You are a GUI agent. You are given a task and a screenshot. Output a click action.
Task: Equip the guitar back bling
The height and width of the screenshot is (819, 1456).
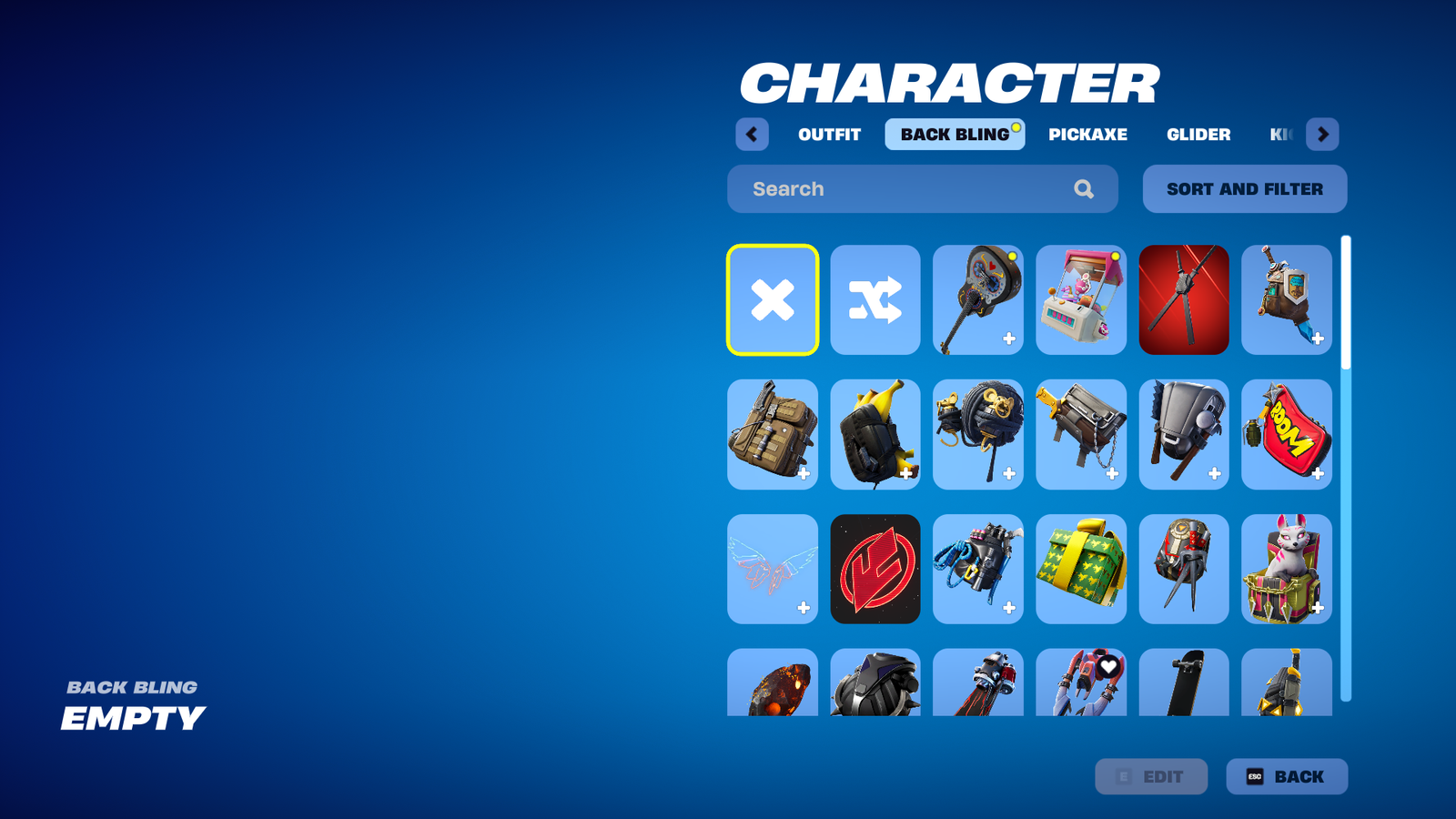978,300
